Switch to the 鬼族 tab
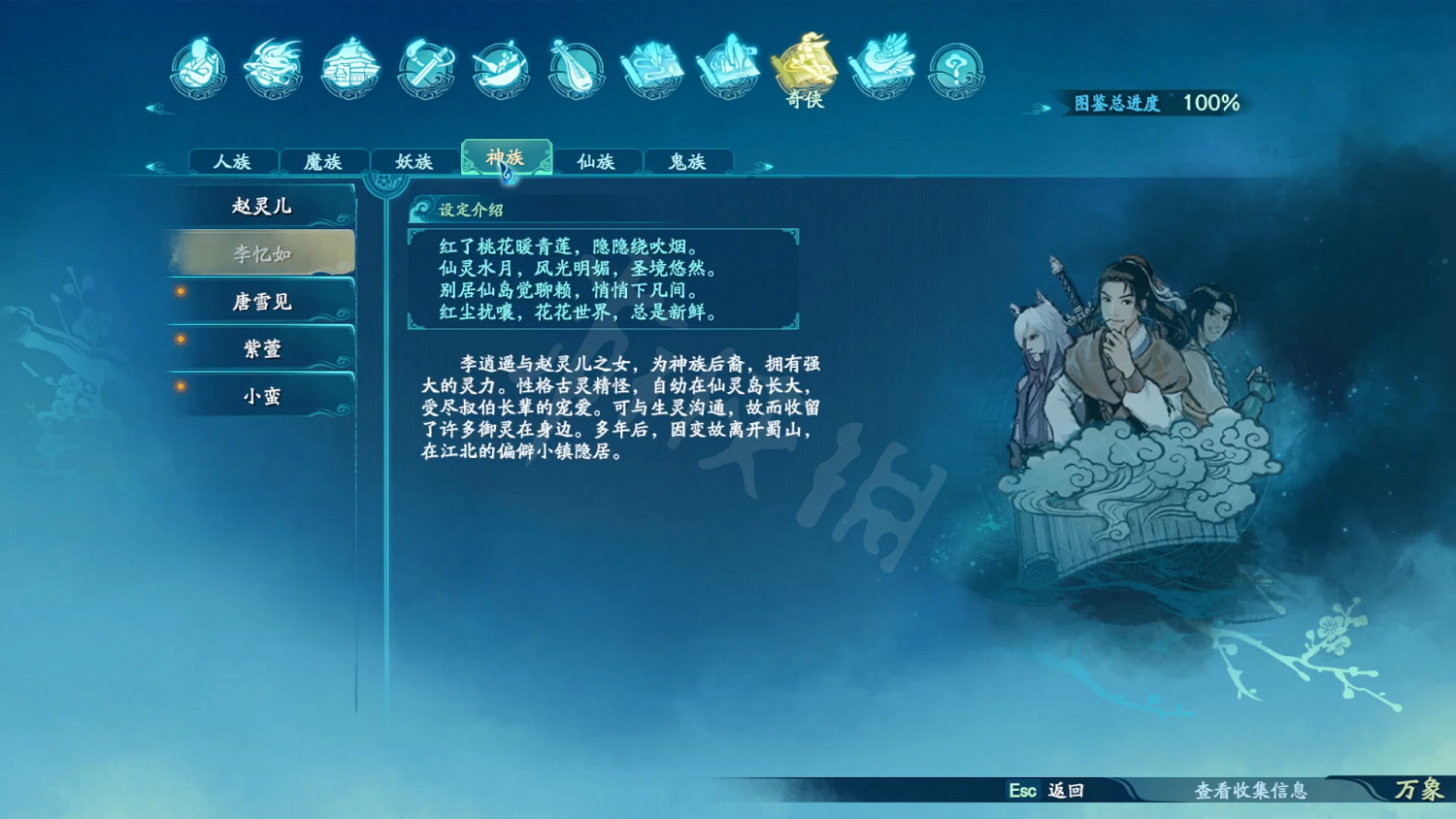This screenshot has width=1456, height=819. click(687, 161)
